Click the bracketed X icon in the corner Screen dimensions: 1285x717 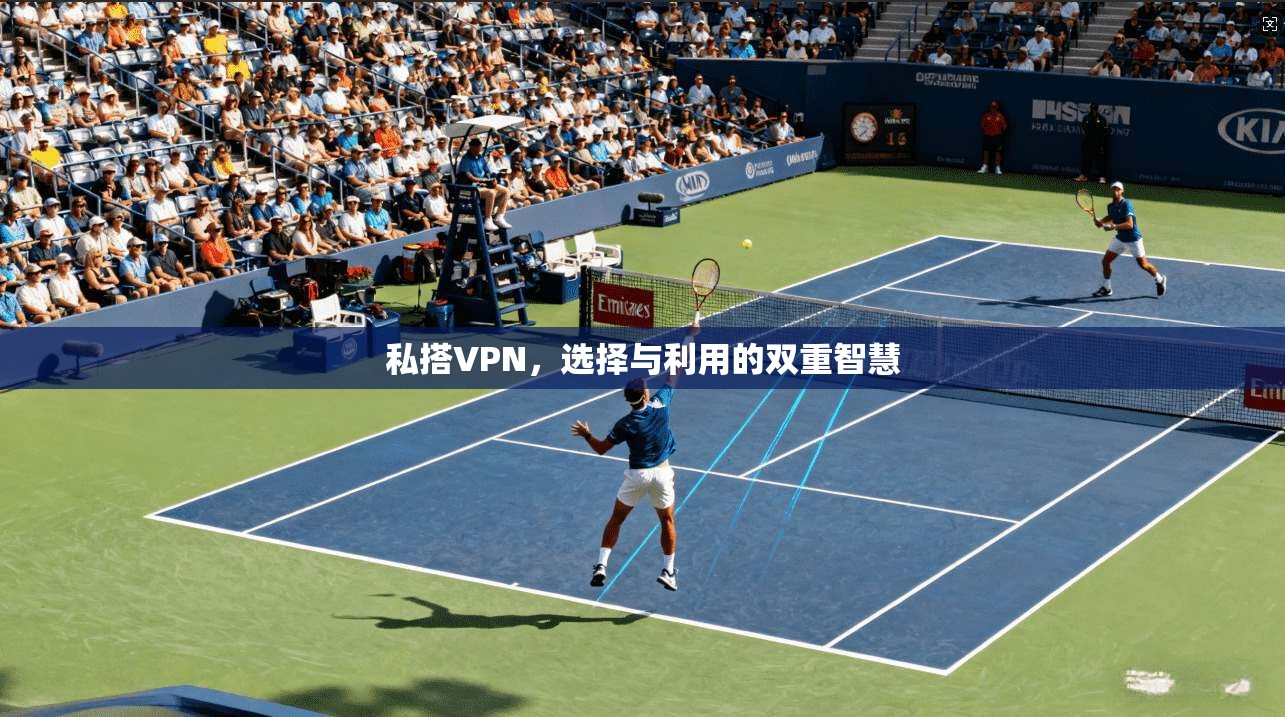(1270, 24)
